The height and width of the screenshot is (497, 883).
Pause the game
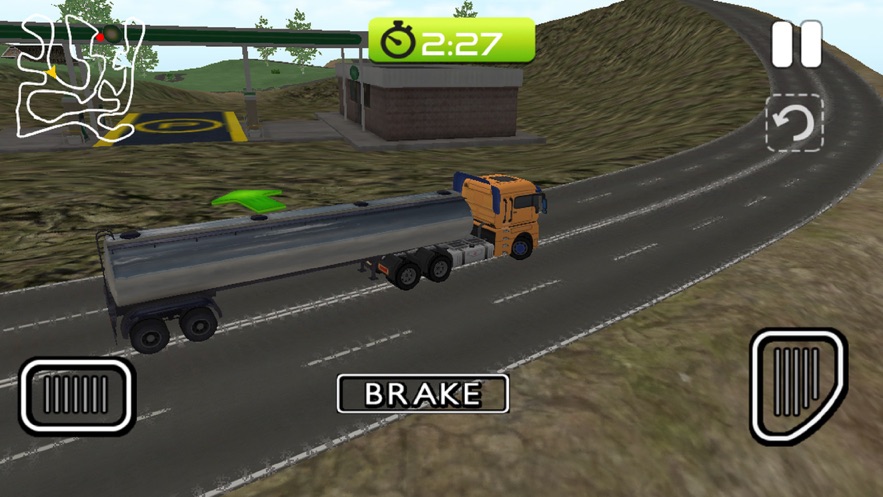797,44
